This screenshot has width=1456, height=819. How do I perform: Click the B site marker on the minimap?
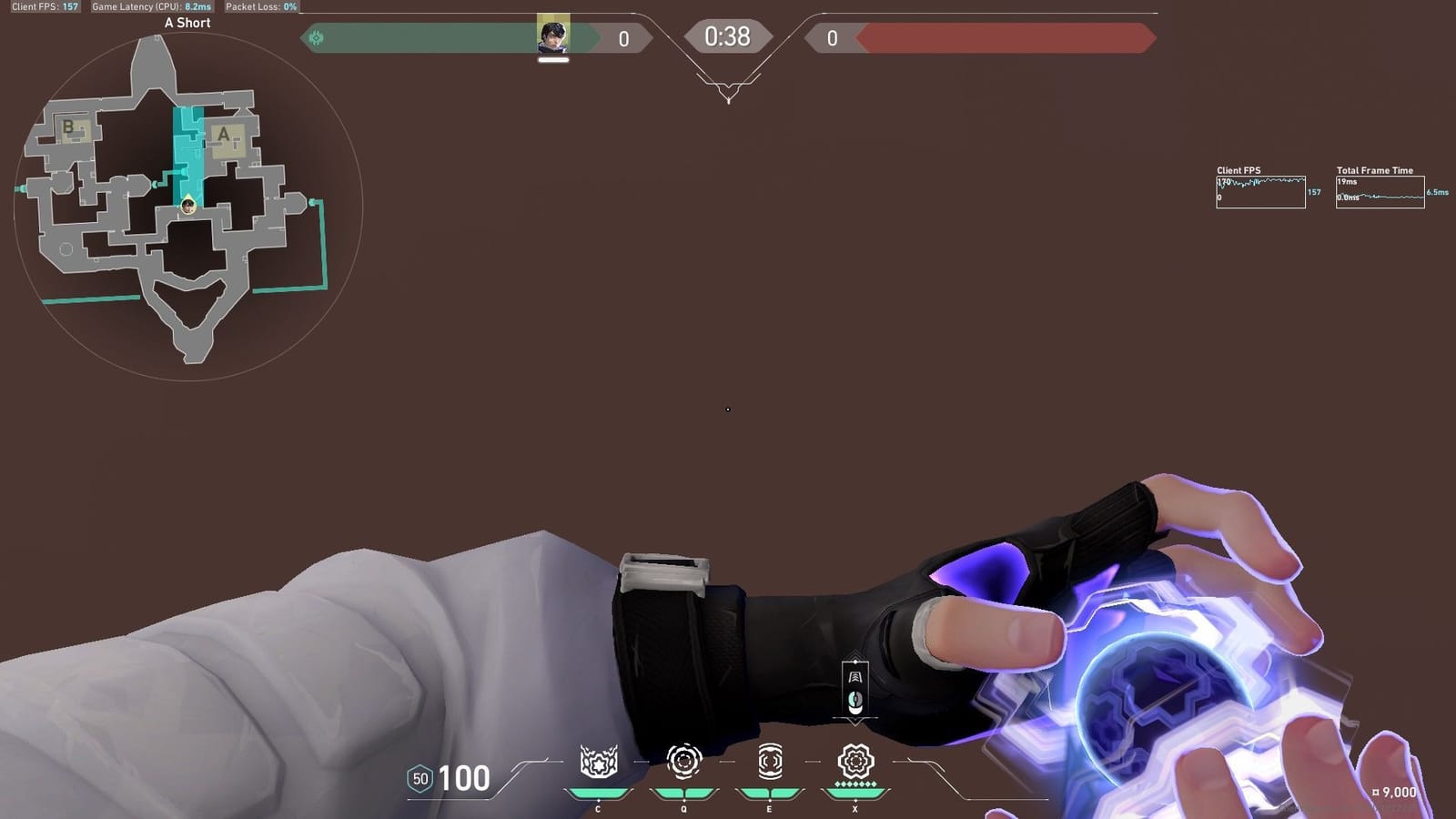pyautogui.click(x=67, y=126)
